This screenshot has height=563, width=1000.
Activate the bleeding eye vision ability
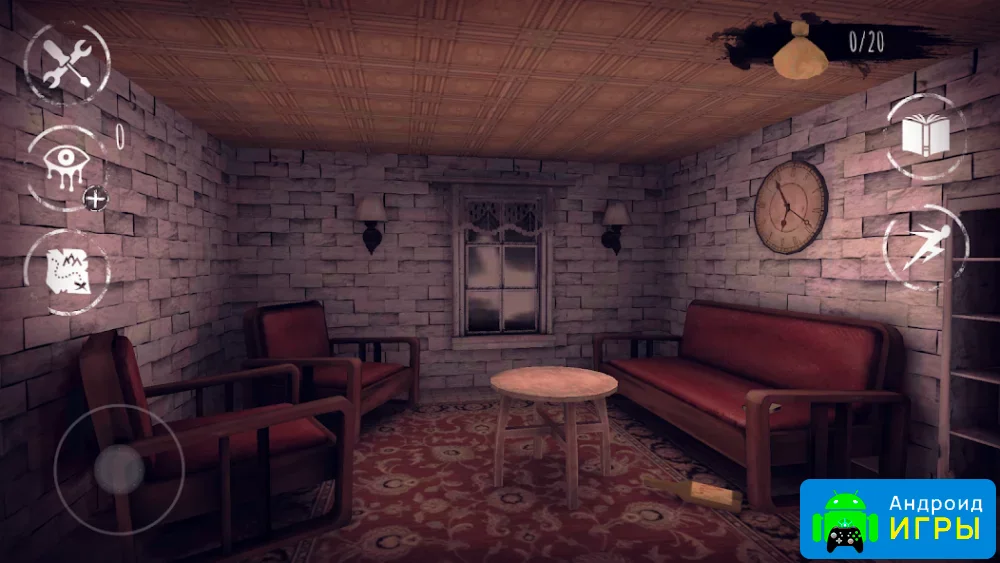(65, 165)
